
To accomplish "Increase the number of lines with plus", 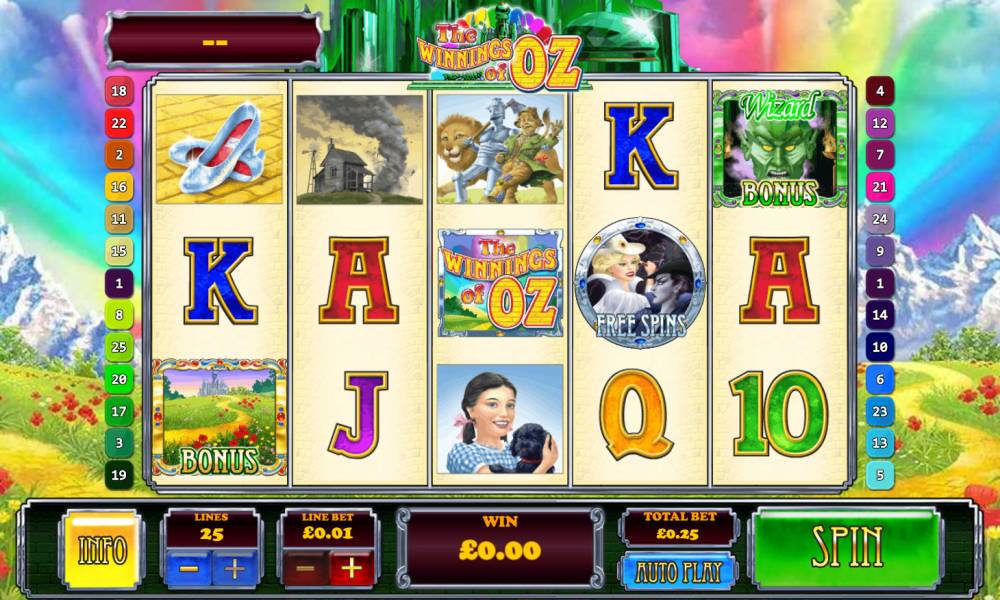I will [x=235, y=570].
